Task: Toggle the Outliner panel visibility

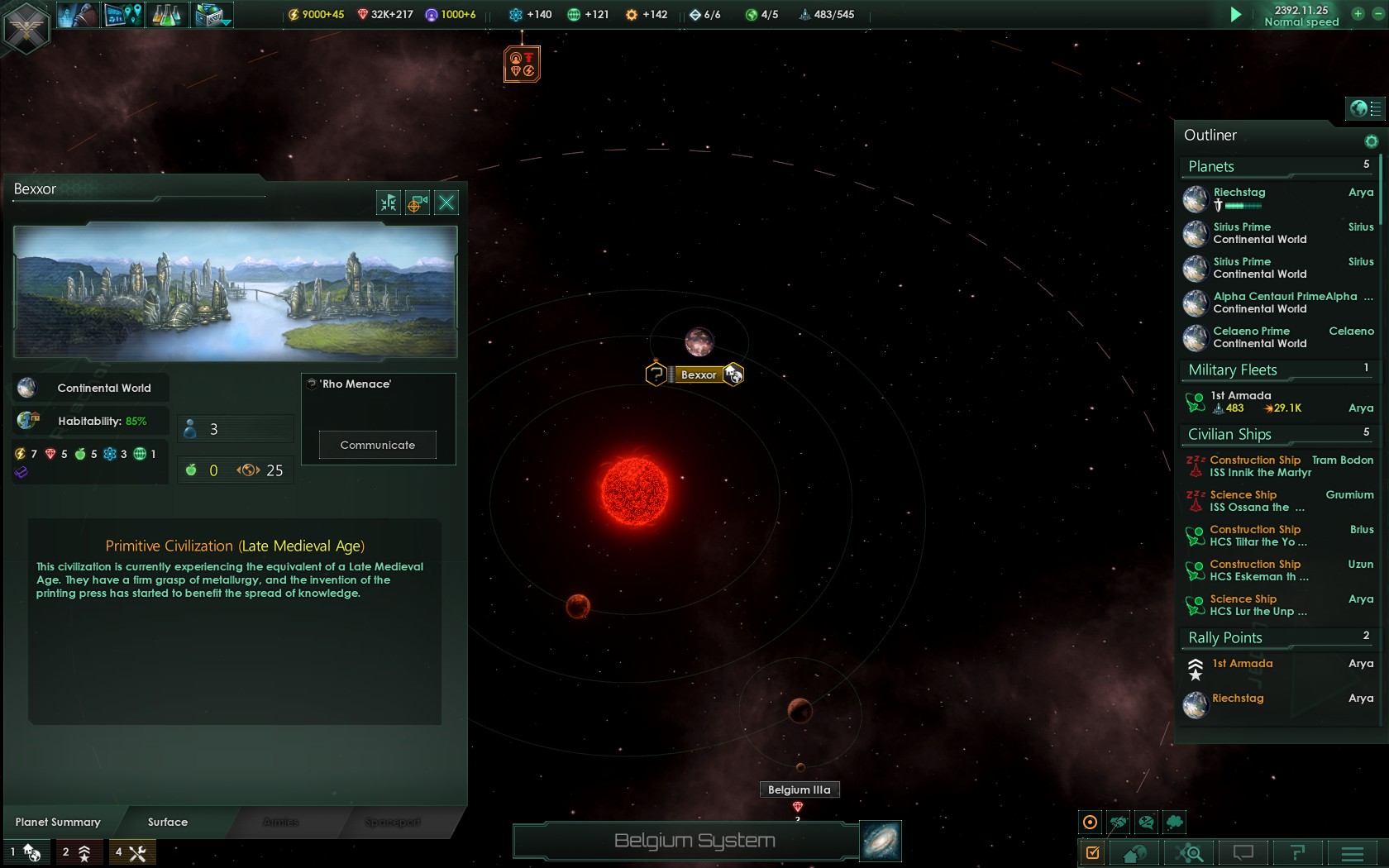Action: pyautogui.click(x=1366, y=108)
